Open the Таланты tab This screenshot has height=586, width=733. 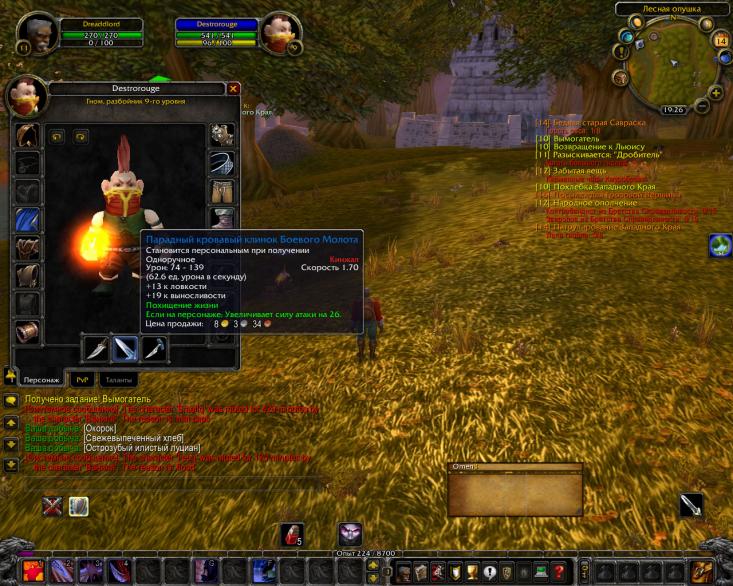click(118, 379)
